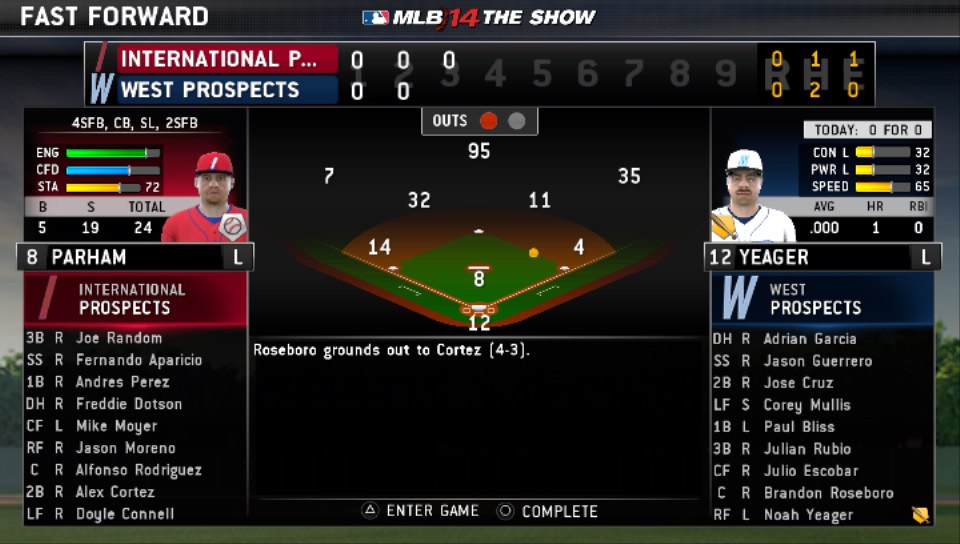Pick Brandon Roseboro's lineup row
This screenshot has width=960, height=544.
[x=828, y=493]
